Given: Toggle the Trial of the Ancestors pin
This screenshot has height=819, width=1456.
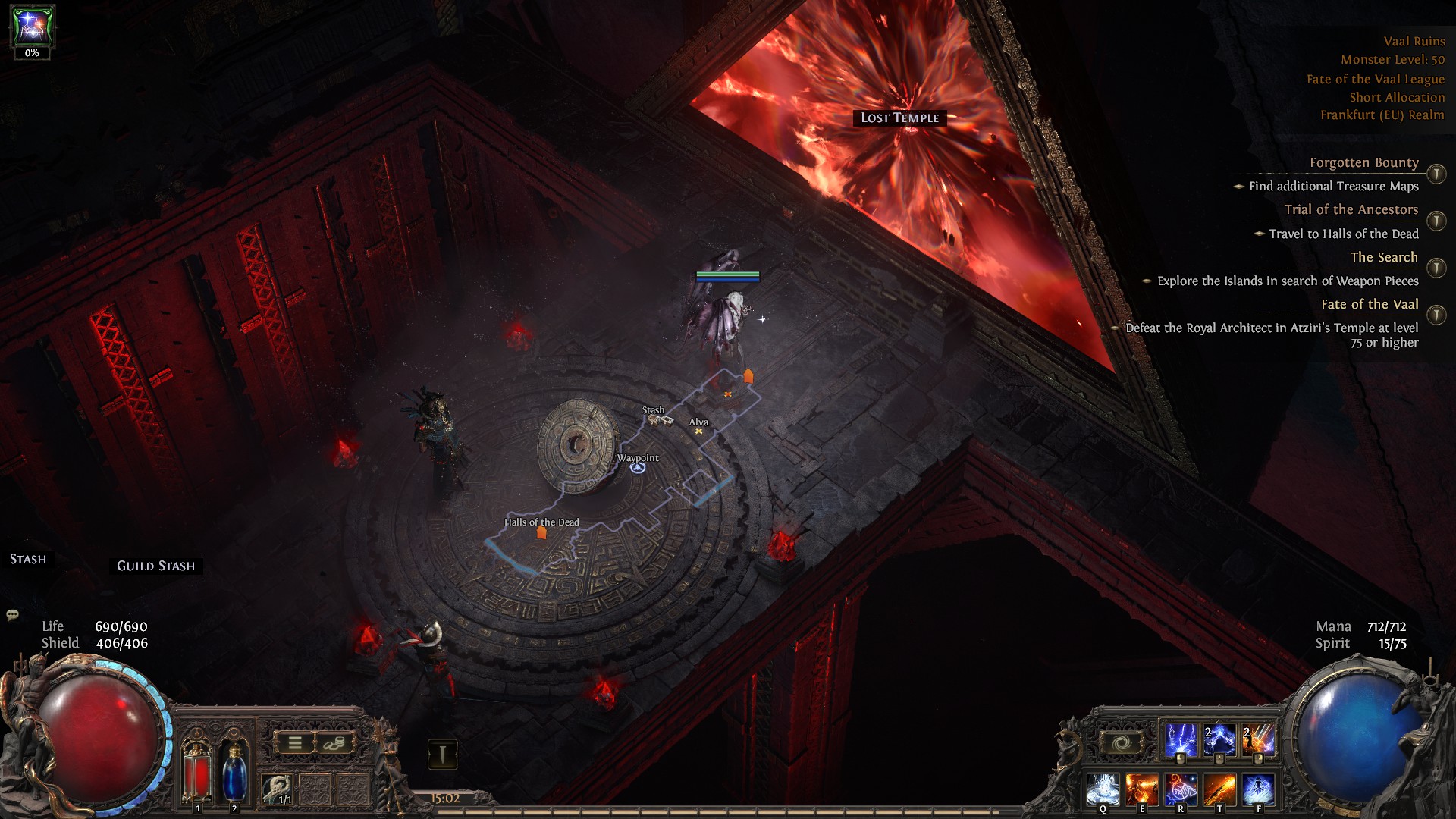Looking at the screenshot, I should [x=1436, y=221].
